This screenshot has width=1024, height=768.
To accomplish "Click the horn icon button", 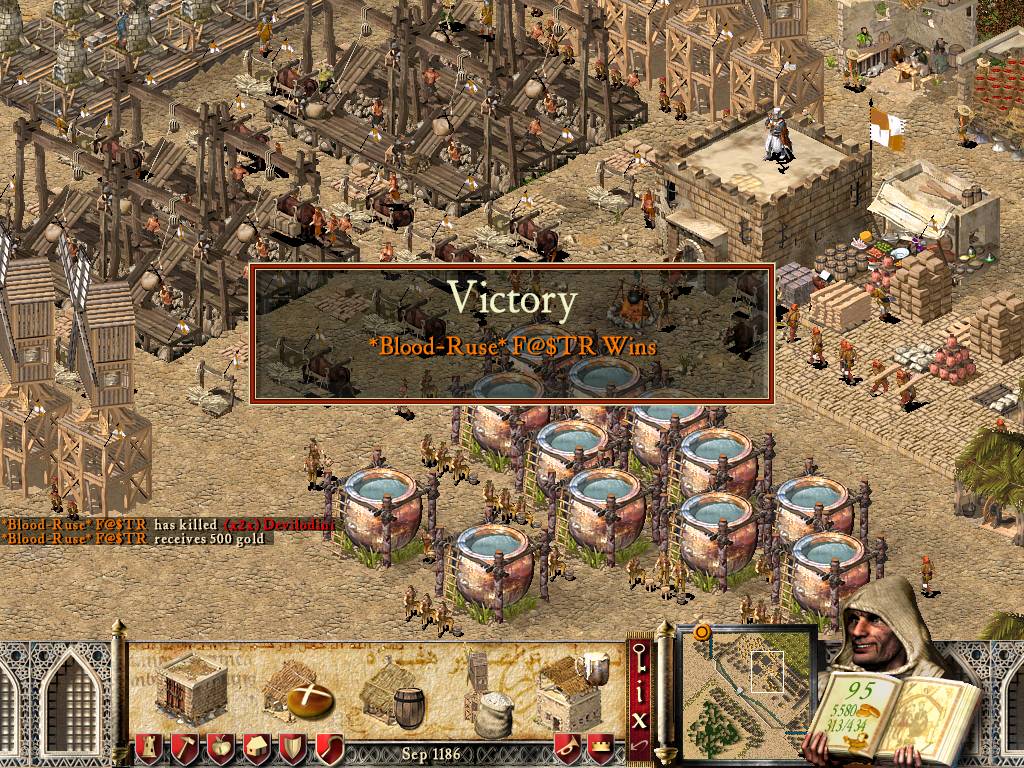I will (x=568, y=747).
